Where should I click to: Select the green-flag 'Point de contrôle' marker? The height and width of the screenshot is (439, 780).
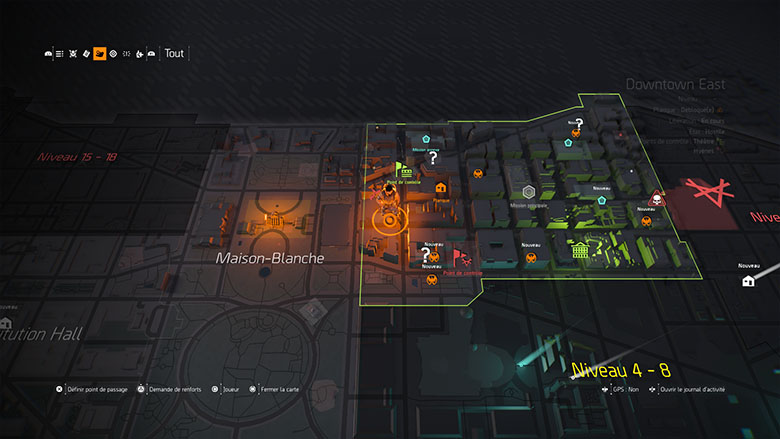(x=402, y=170)
